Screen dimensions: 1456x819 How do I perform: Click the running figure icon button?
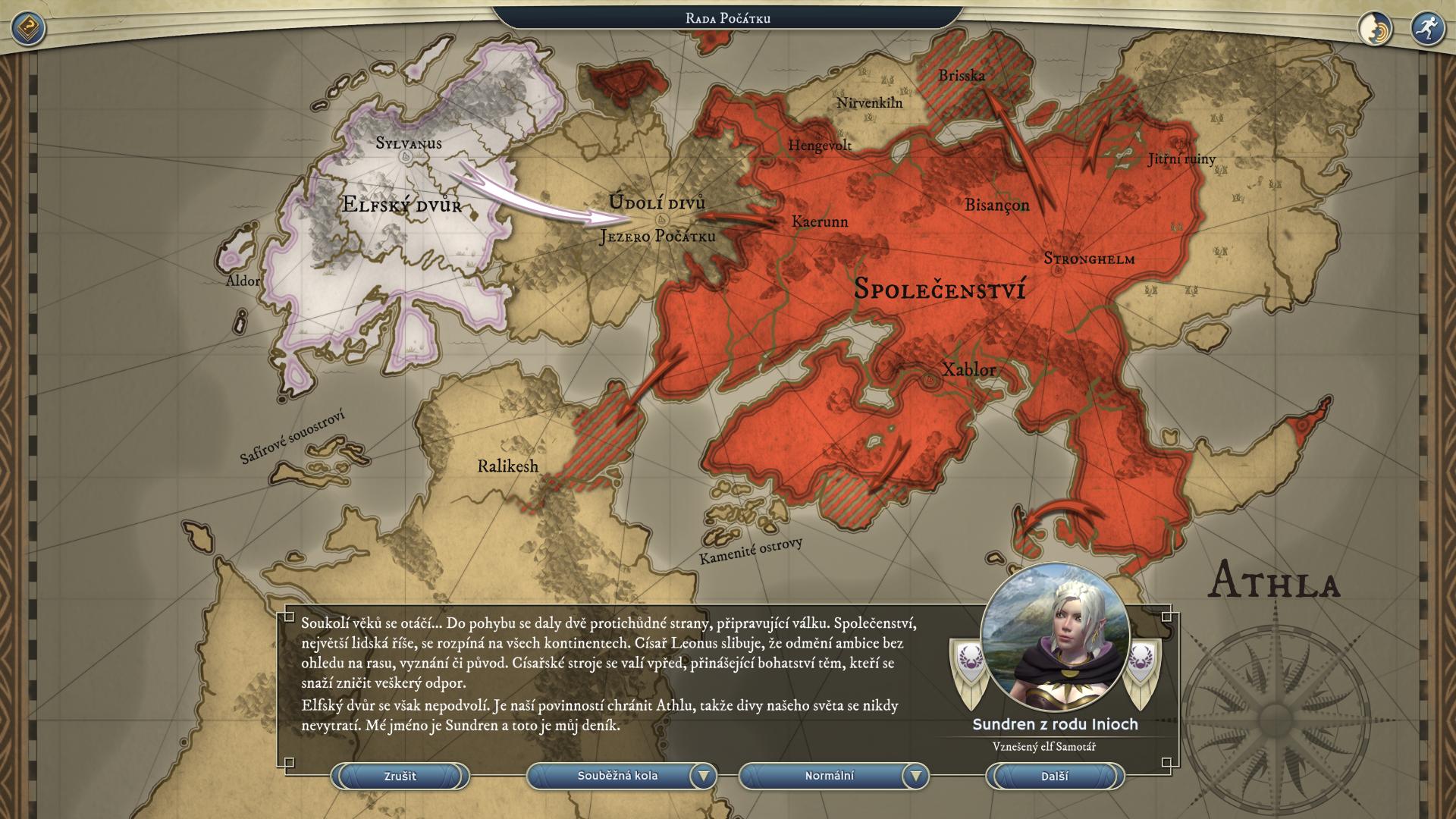[x=1427, y=29]
